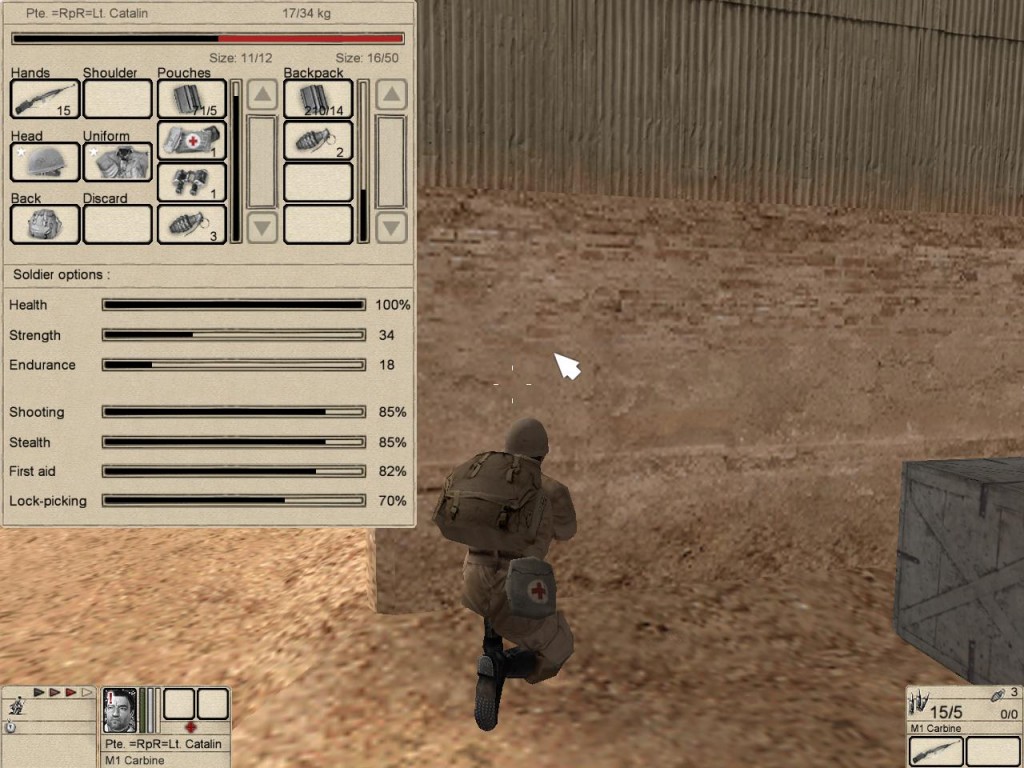
Task: Select the M1 Carbine in the Hands slot
Action: click(45, 99)
